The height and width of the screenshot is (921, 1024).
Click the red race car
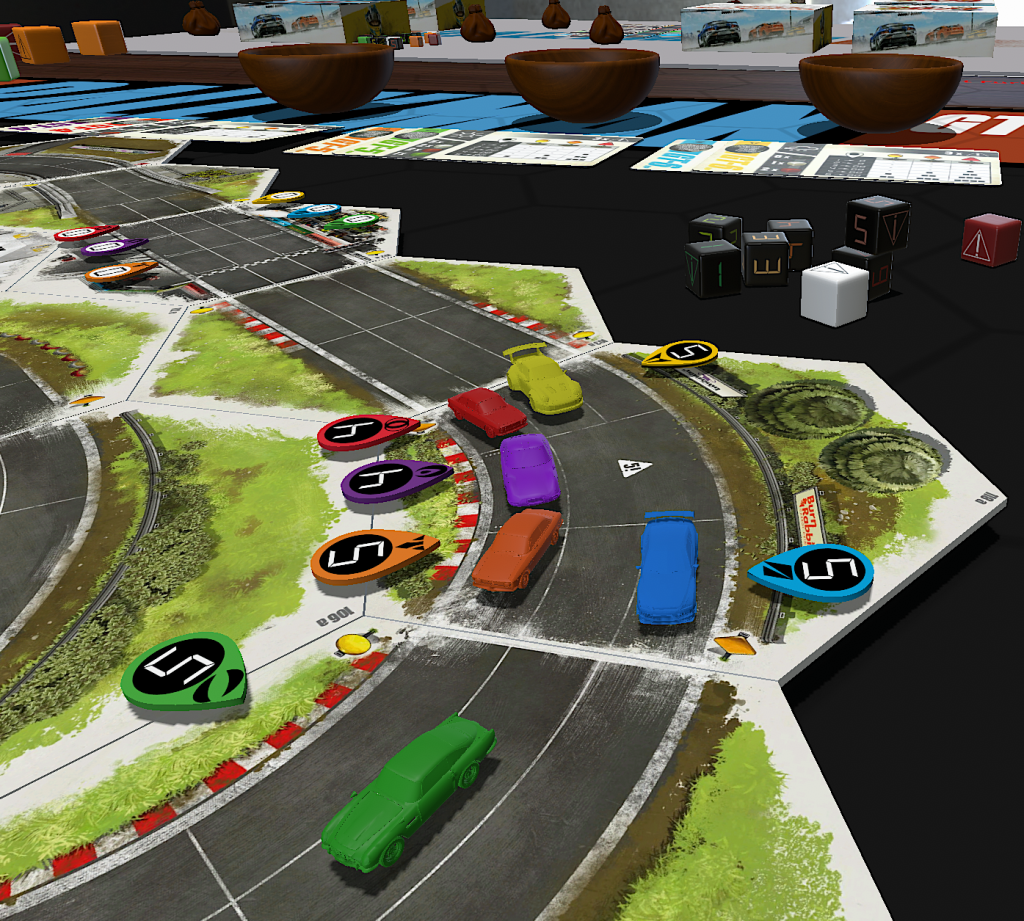pyautogui.click(x=487, y=410)
